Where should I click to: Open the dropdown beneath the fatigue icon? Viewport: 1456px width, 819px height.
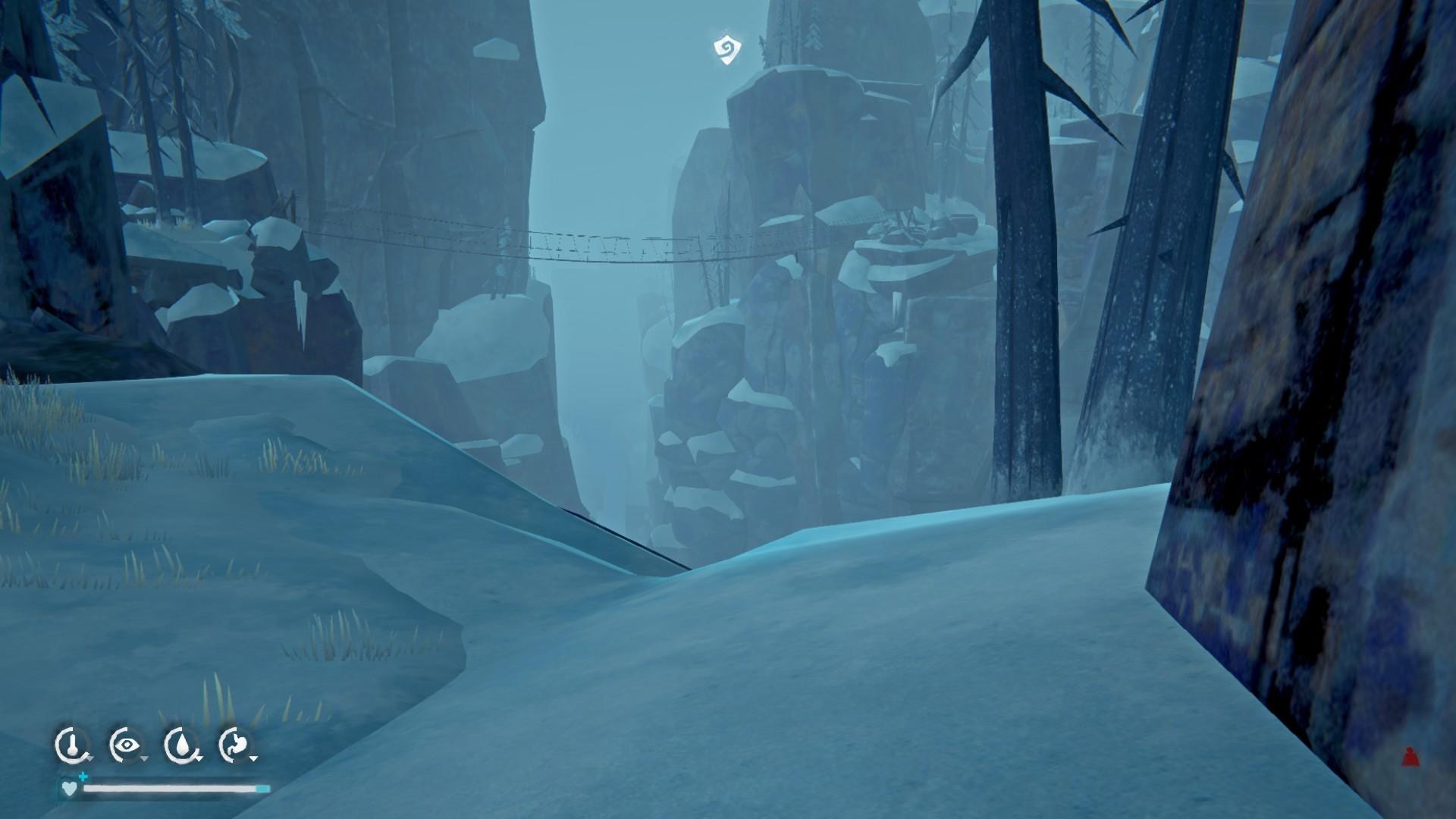pos(143,759)
